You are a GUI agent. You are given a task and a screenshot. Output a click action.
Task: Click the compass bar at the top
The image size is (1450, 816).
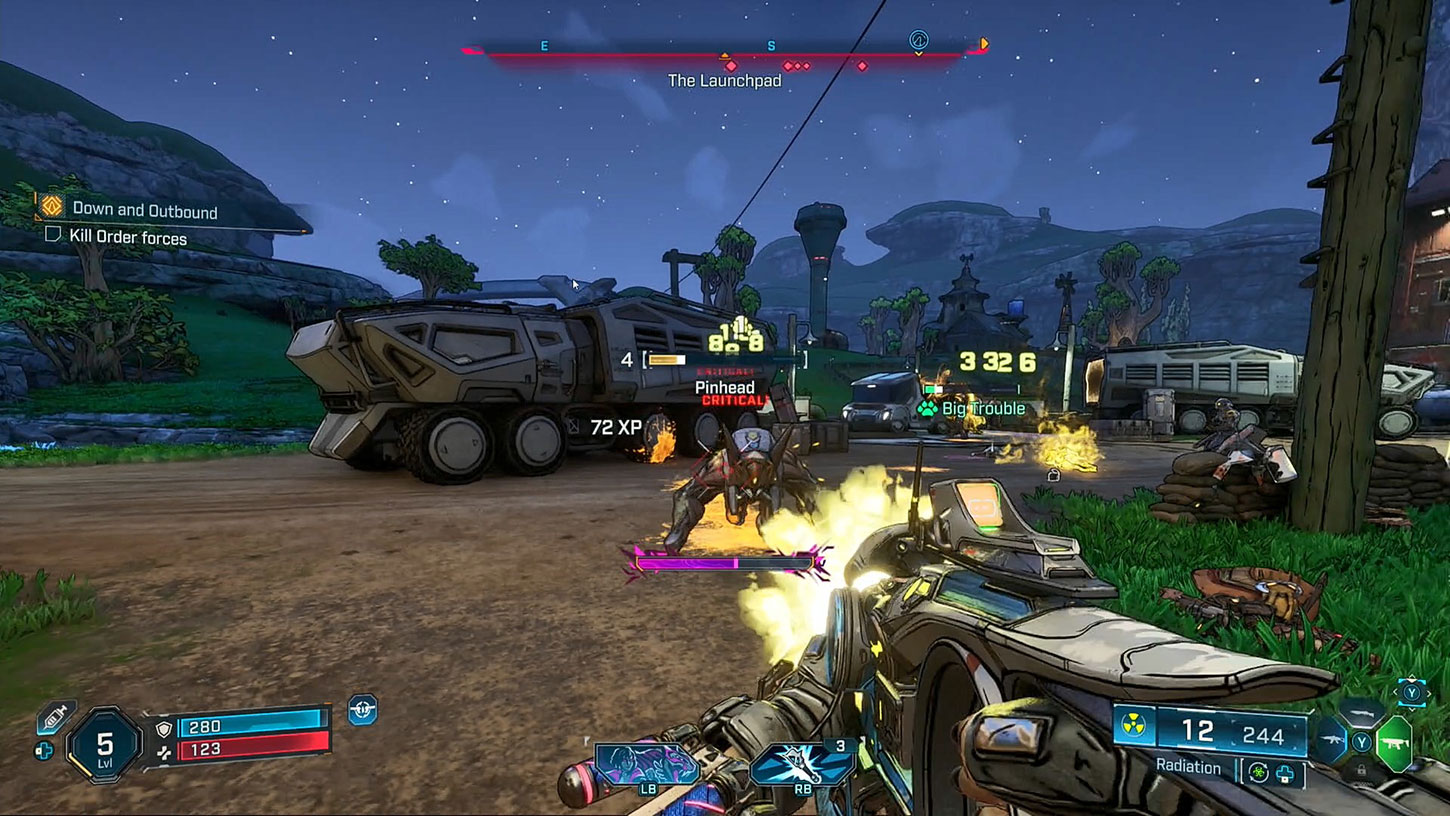725,50
